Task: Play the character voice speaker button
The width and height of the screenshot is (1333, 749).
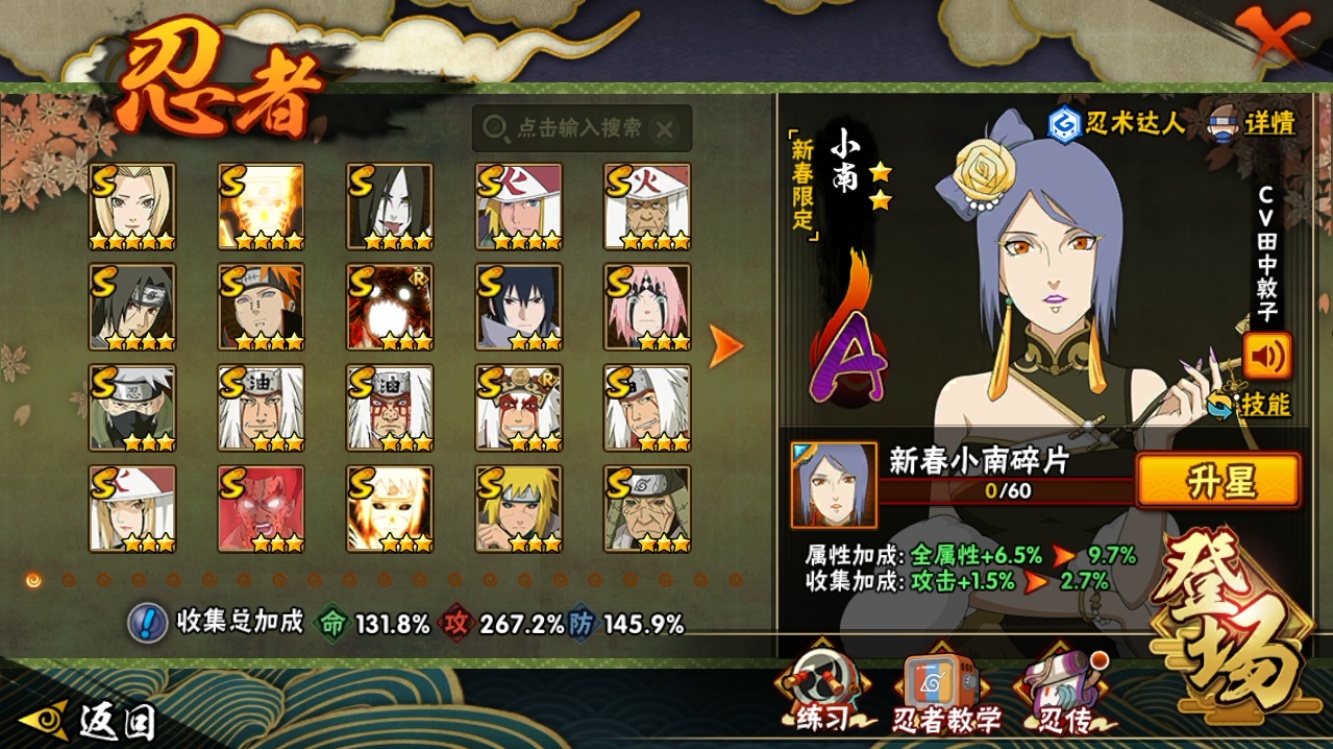Action: 1267,354
